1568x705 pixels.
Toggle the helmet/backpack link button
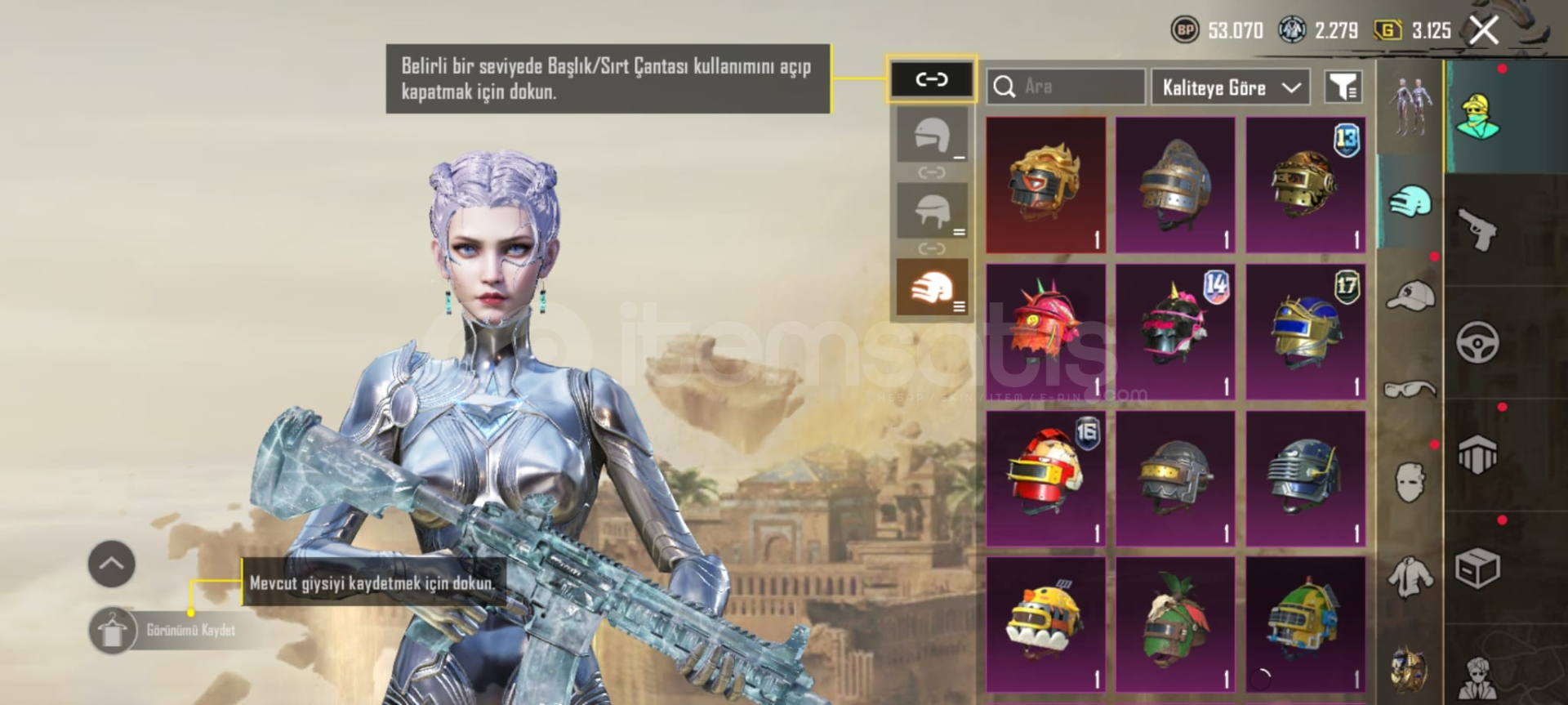[x=931, y=79]
